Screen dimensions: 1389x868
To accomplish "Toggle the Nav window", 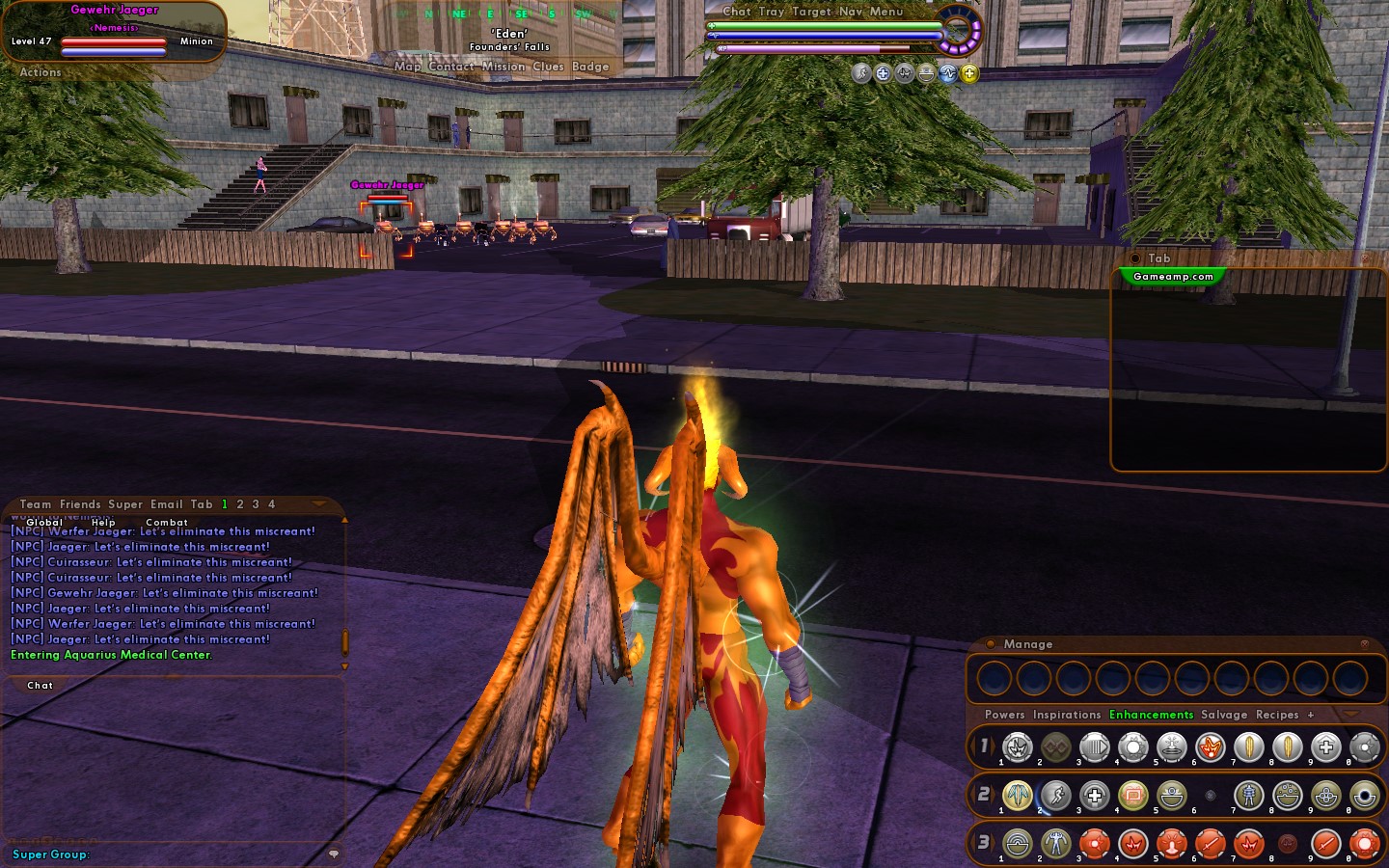I will point(850,12).
